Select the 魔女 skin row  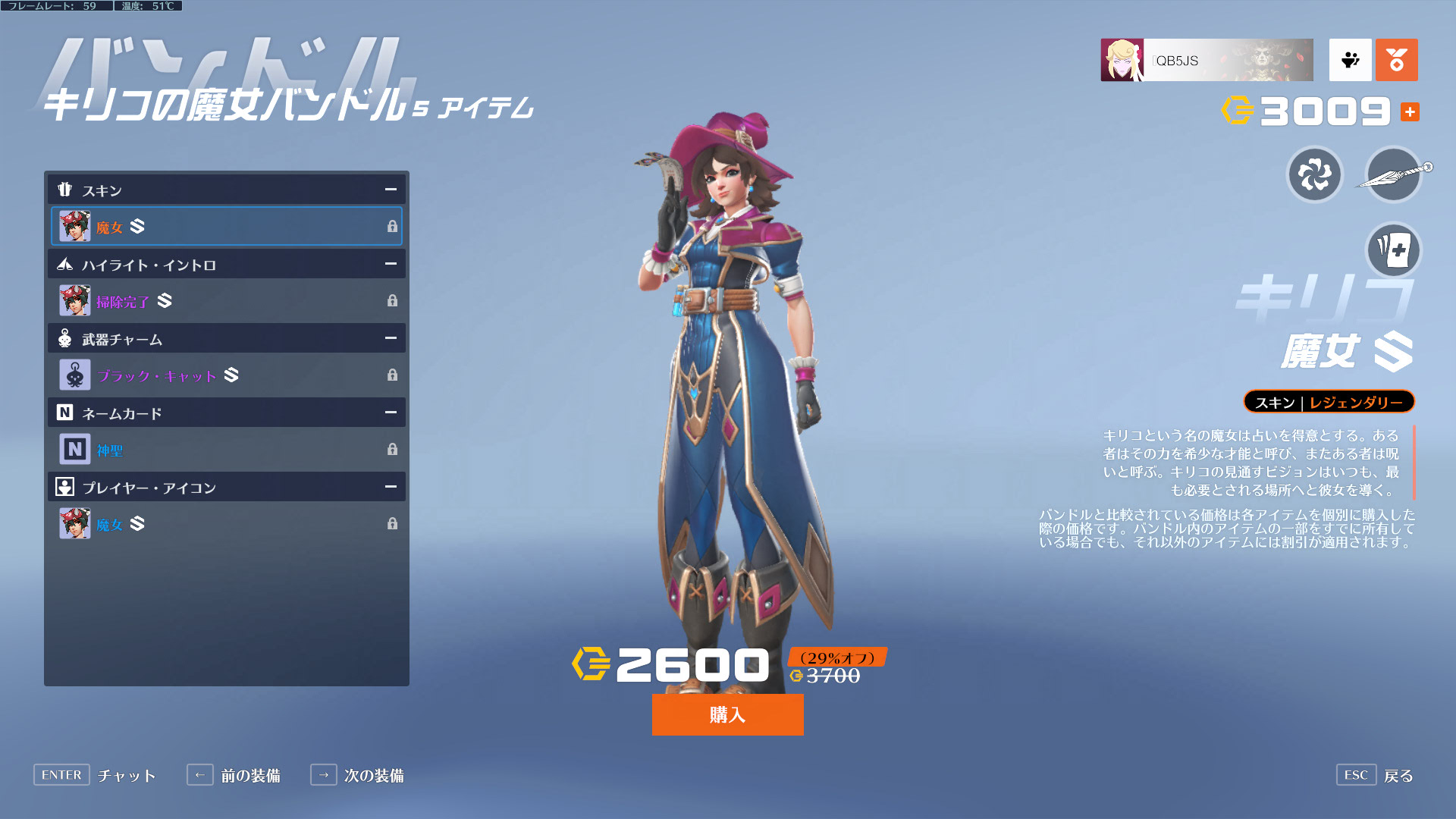click(x=226, y=226)
